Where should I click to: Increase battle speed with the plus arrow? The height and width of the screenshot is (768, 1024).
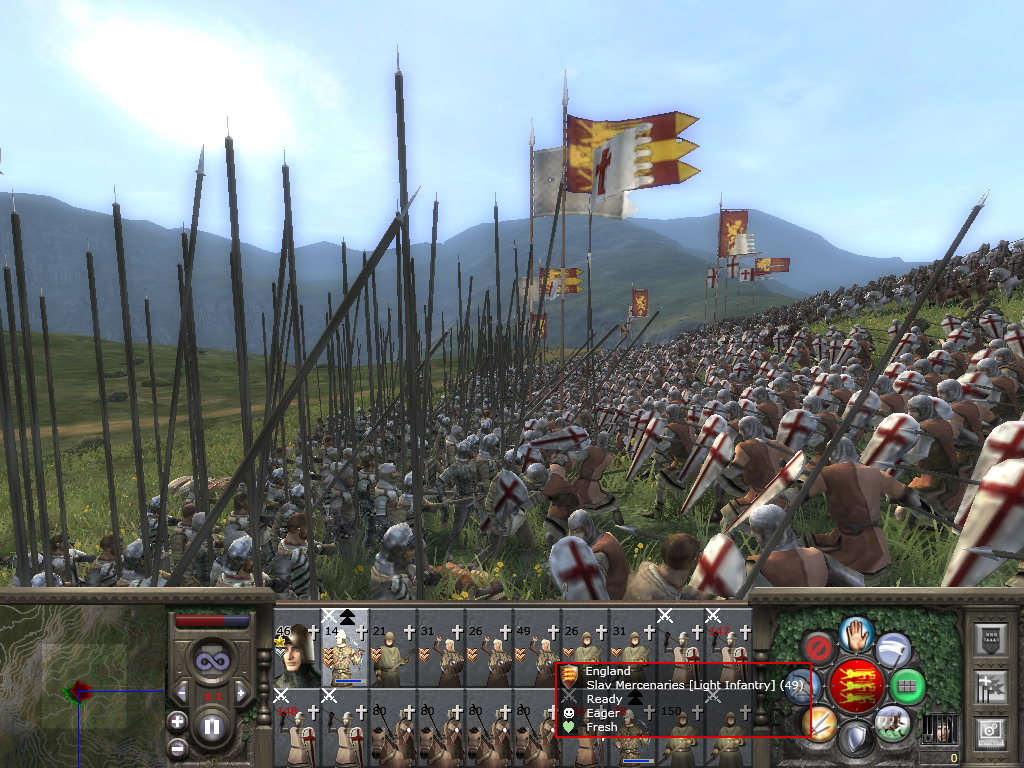[241, 691]
